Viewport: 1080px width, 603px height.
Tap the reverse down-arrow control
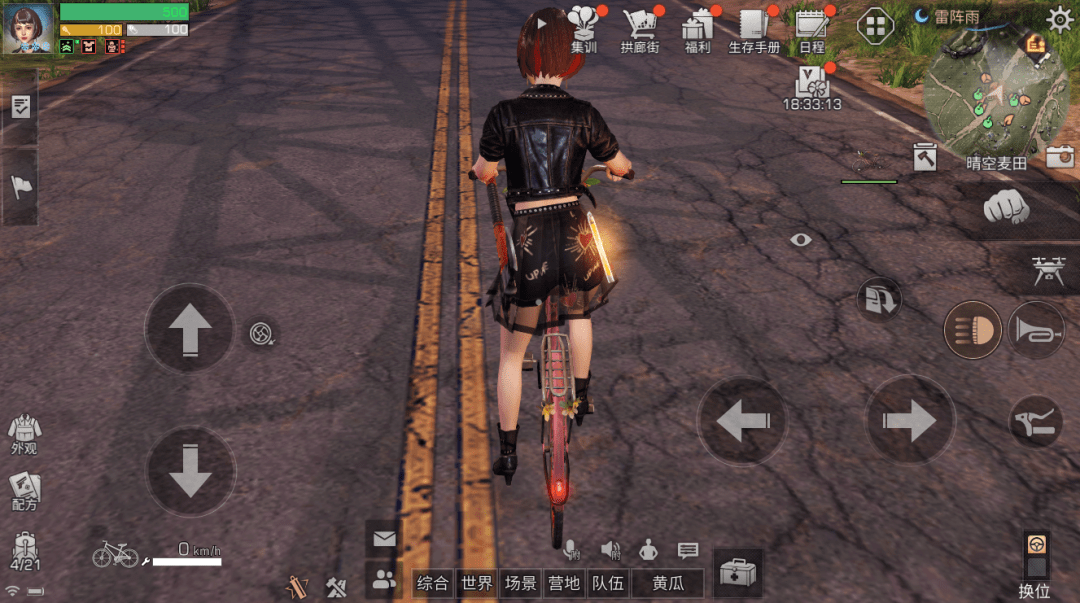190,472
